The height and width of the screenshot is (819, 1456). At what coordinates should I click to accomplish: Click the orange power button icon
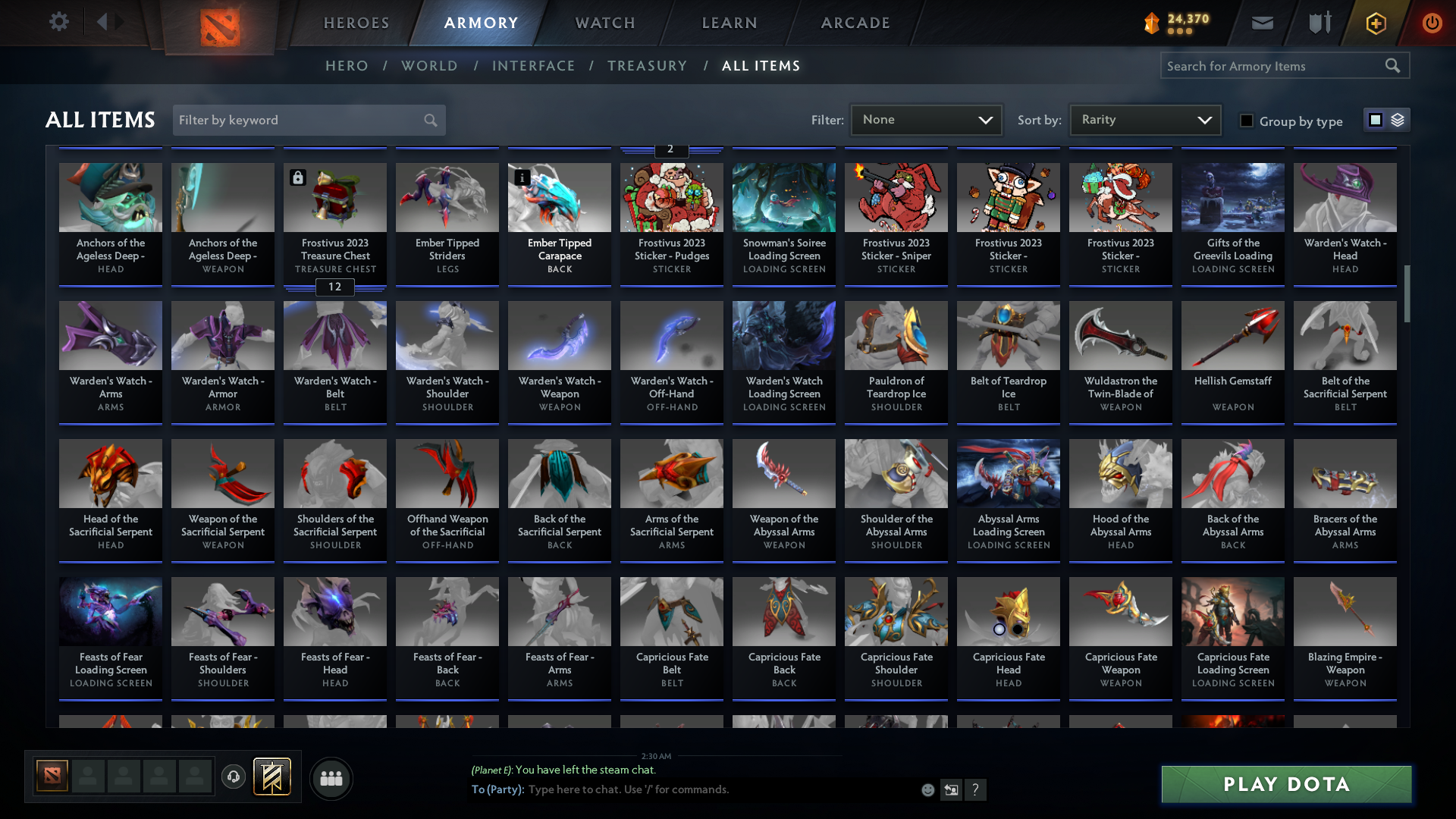click(1432, 23)
